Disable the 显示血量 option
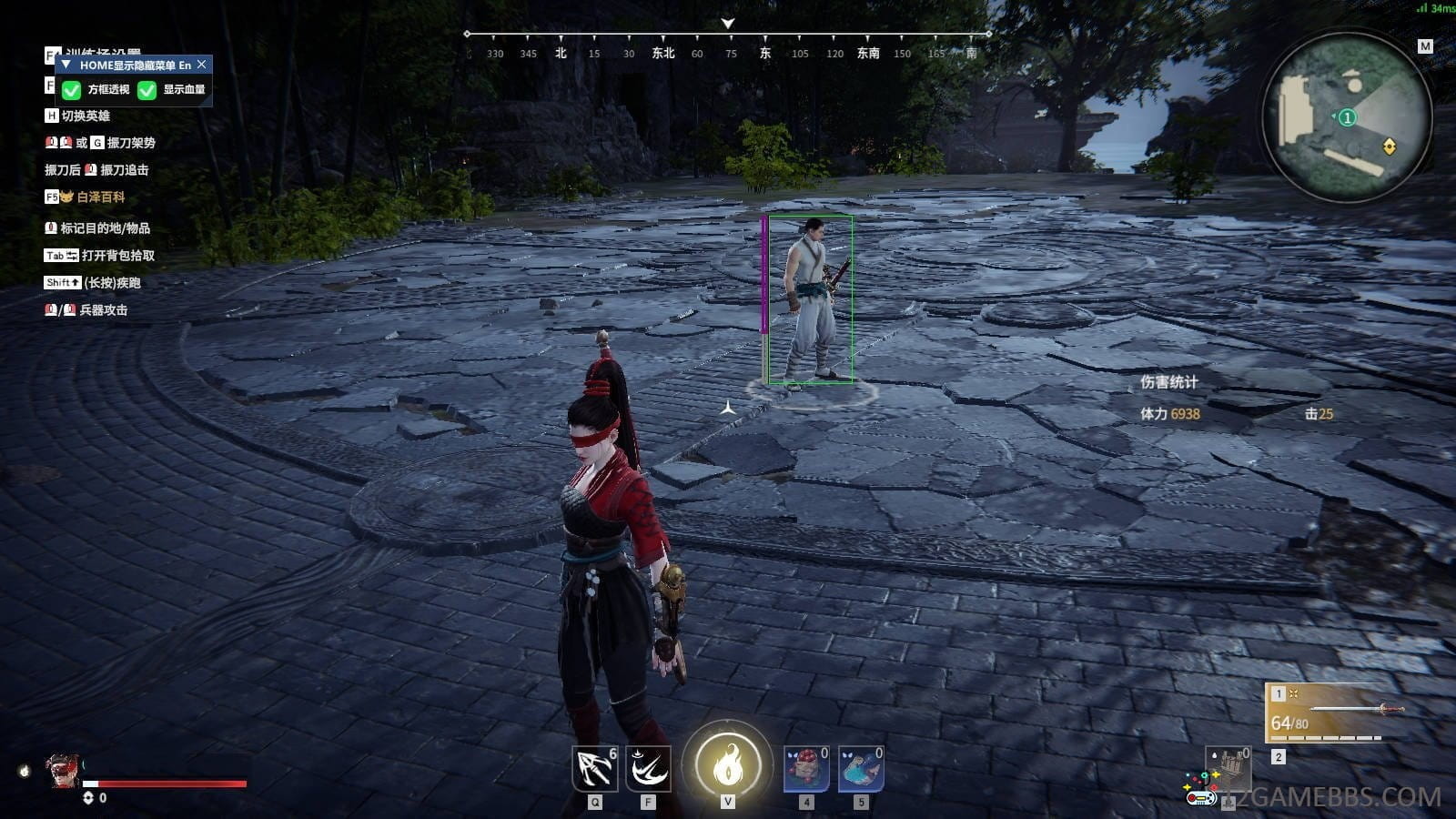Viewport: 1456px width, 819px height. (147, 89)
